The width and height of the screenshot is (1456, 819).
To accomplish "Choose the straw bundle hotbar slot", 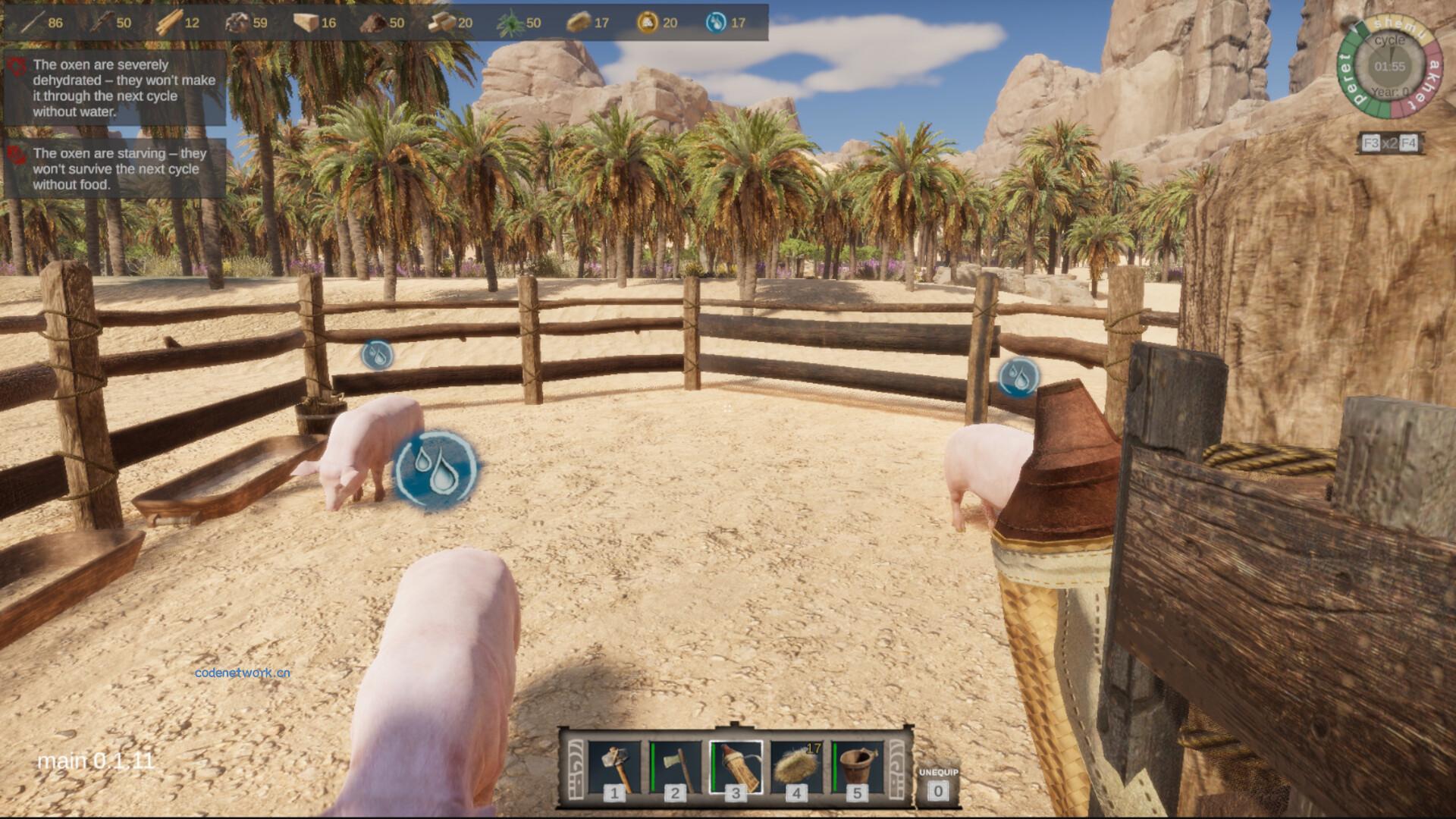I will click(796, 767).
